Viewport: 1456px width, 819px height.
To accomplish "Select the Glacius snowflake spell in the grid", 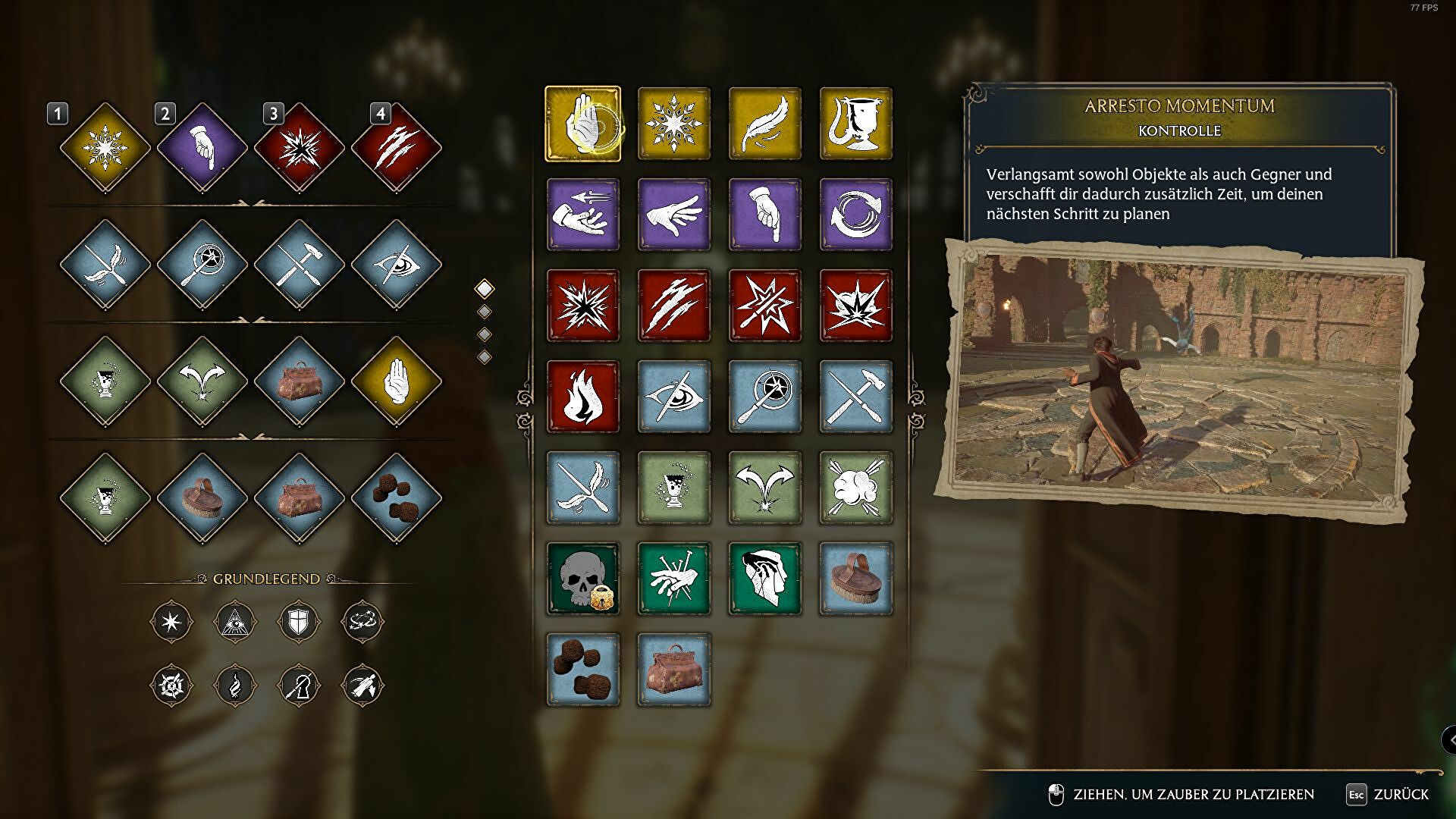I will click(x=673, y=123).
